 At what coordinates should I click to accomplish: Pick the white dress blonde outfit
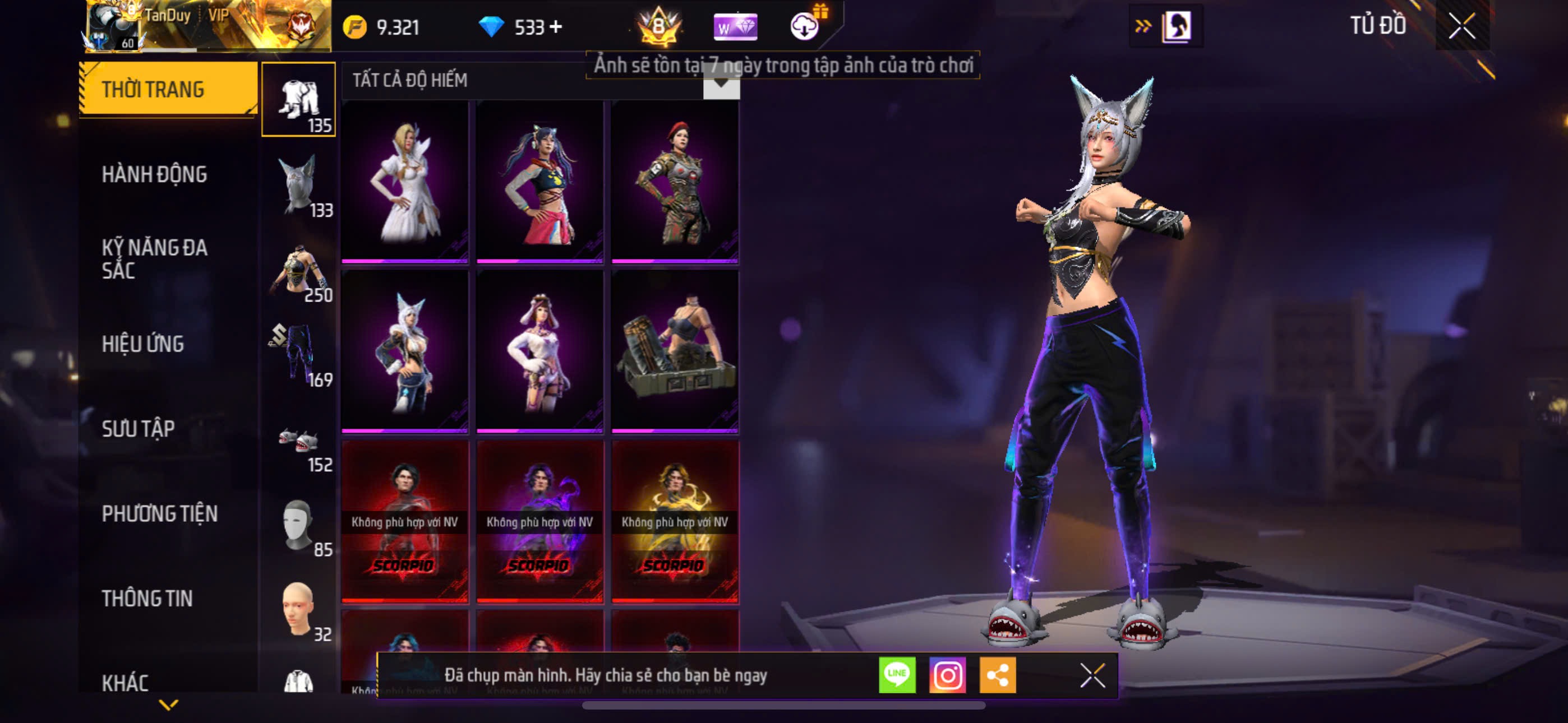pyautogui.click(x=405, y=182)
